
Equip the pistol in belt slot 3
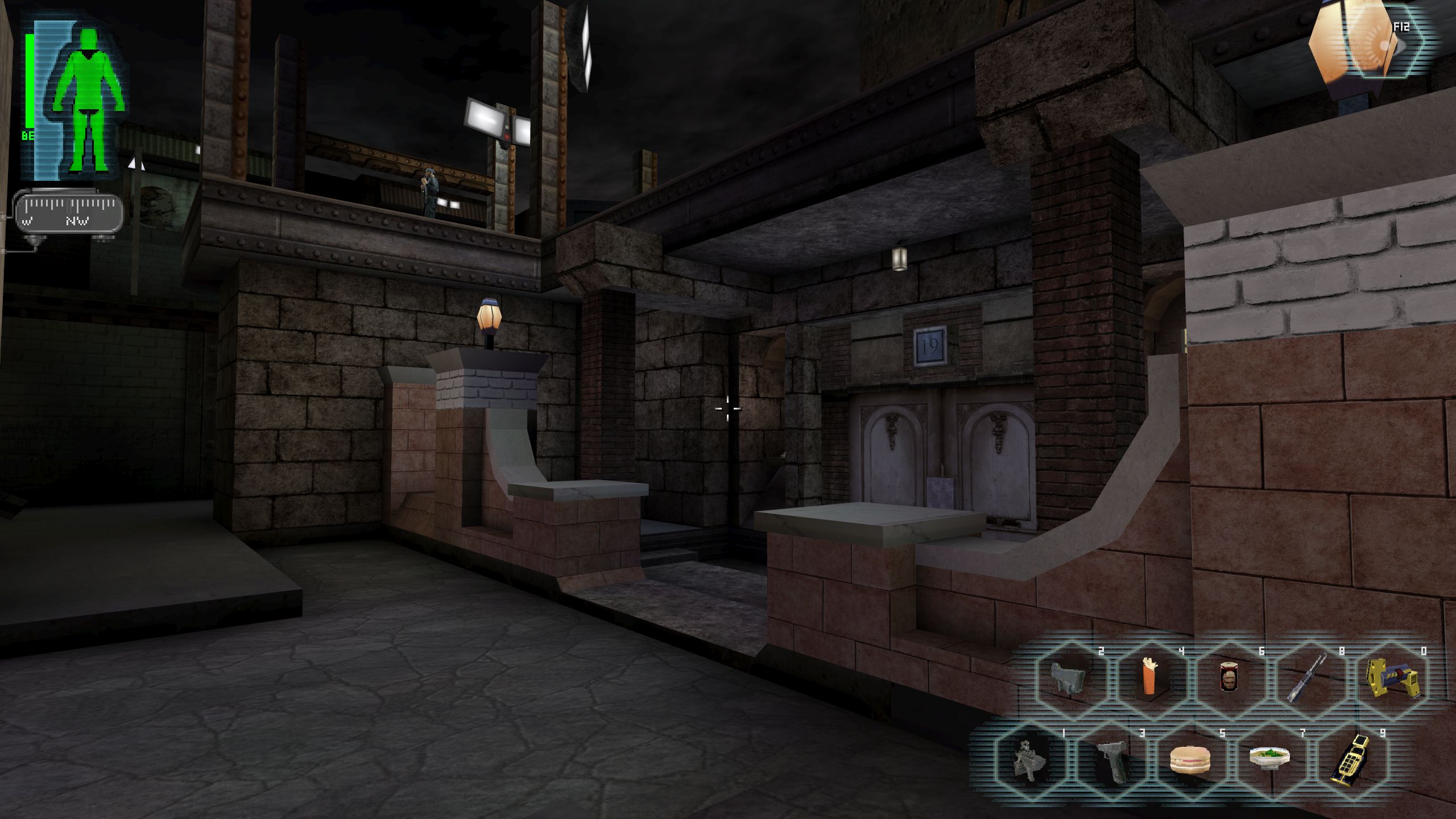pyautogui.click(x=1110, y=760)
